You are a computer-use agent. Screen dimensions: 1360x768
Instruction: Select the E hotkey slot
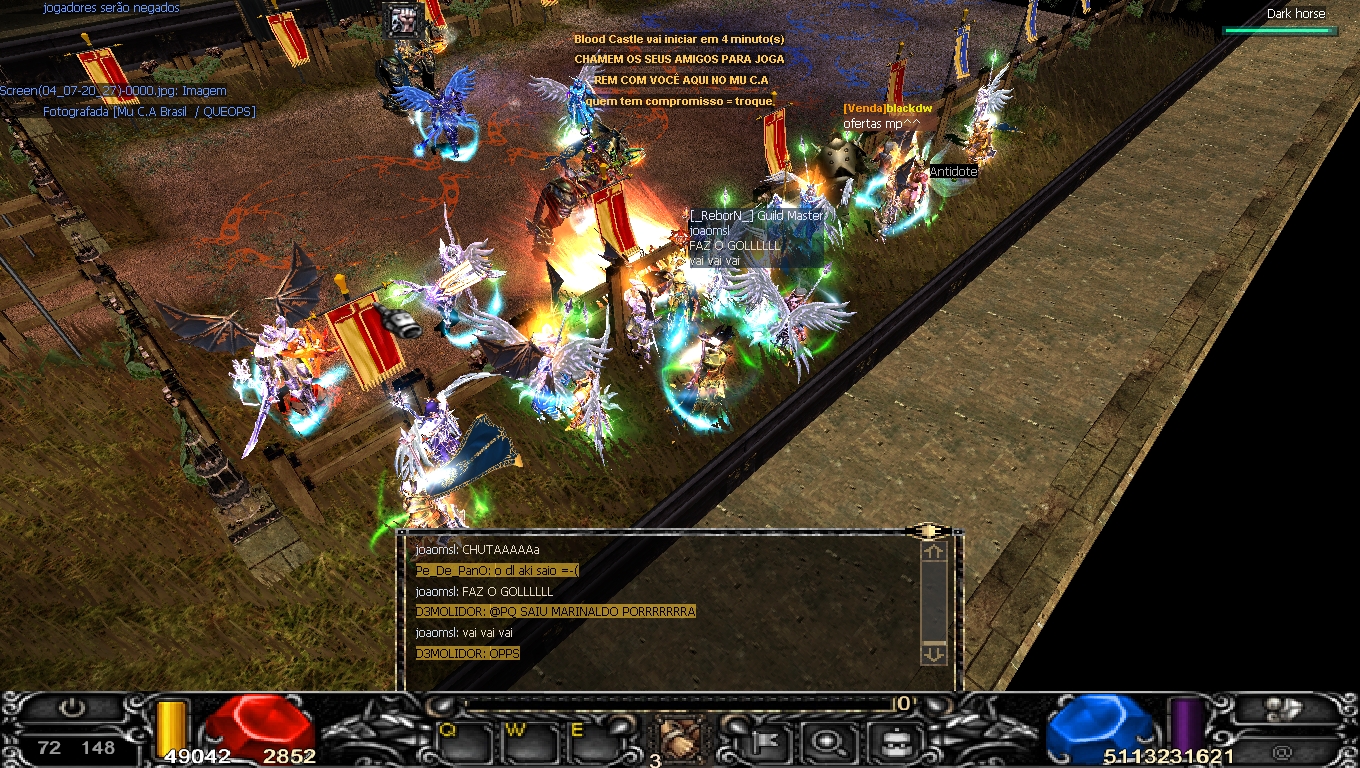[x=593, y=742]
